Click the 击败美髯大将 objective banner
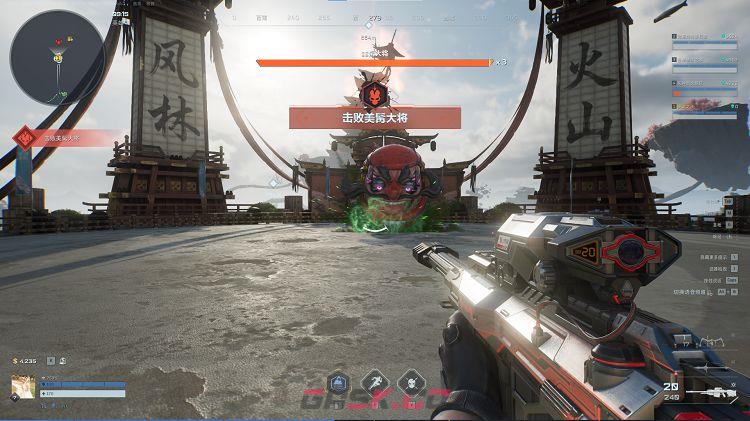 point(375,118)
